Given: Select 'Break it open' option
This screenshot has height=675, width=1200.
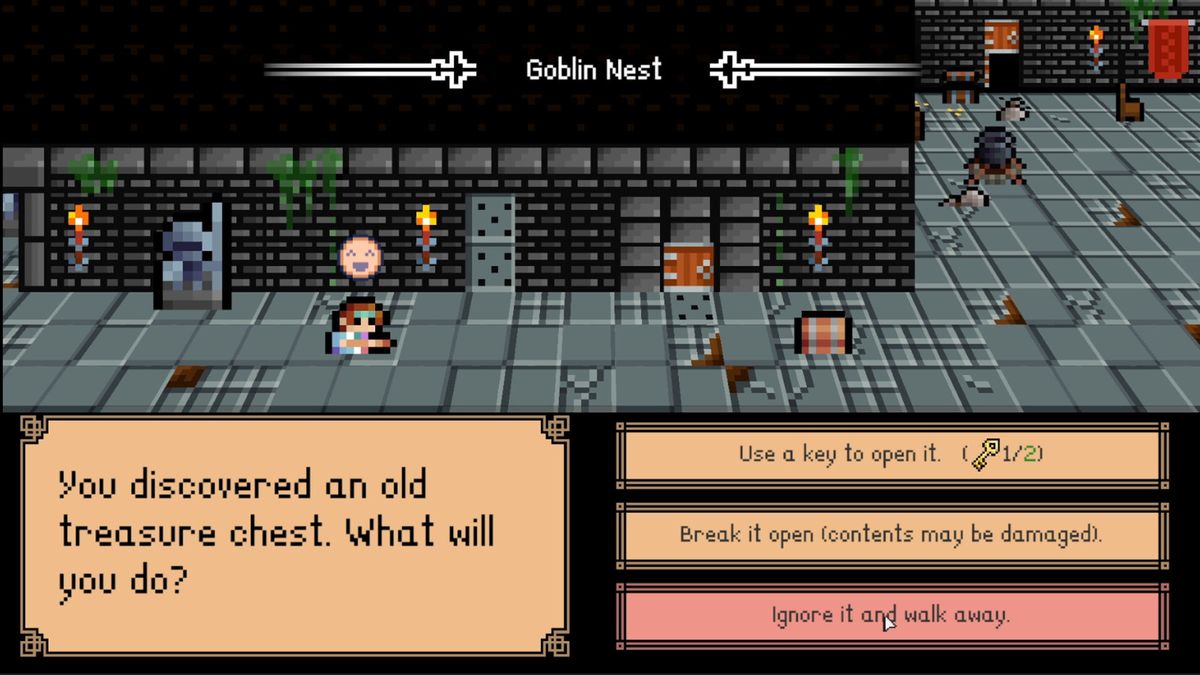Looking at the screenshot, I should (x=891, y=535).
